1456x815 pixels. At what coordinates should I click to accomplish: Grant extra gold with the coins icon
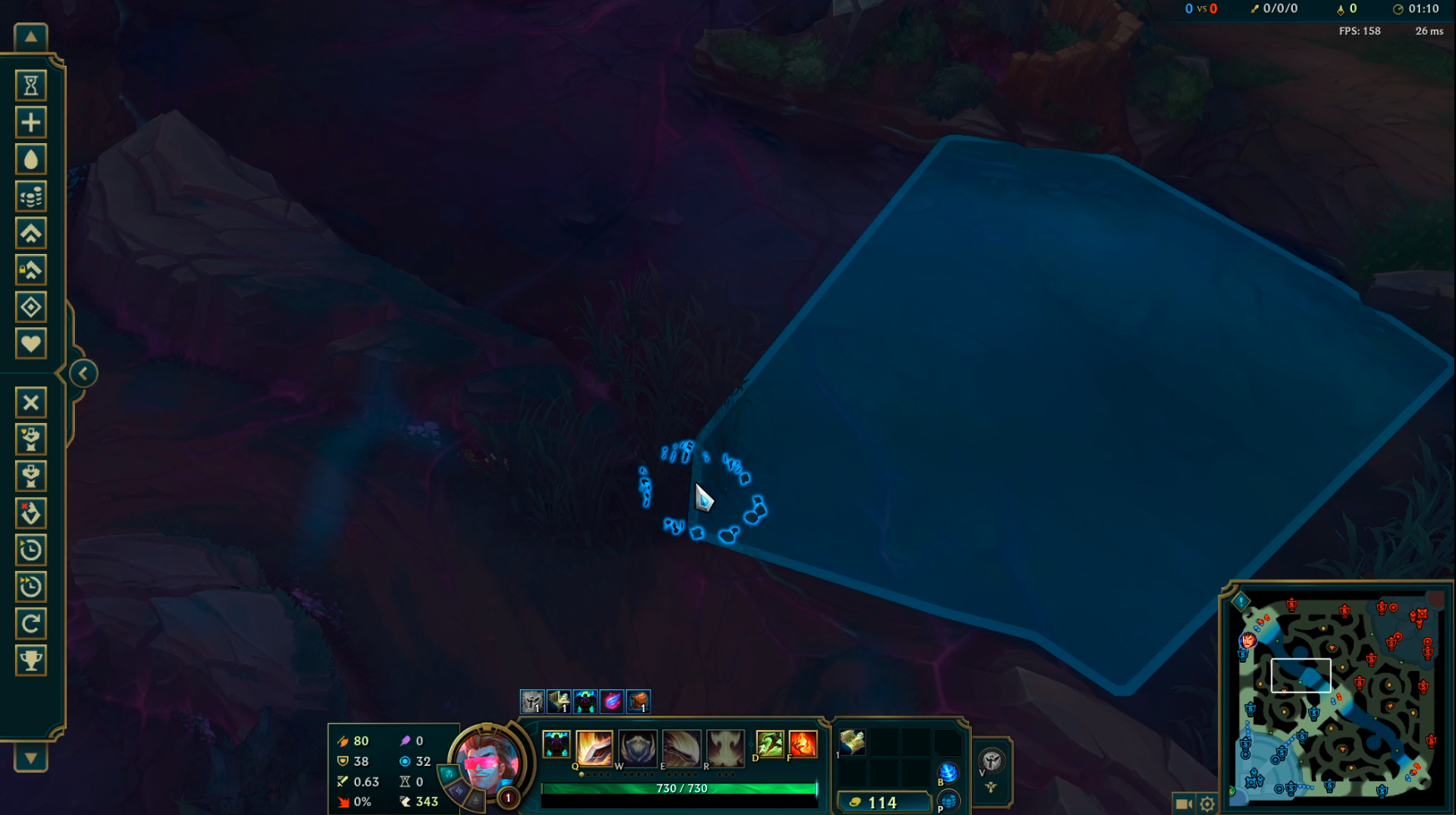point(31,196)
